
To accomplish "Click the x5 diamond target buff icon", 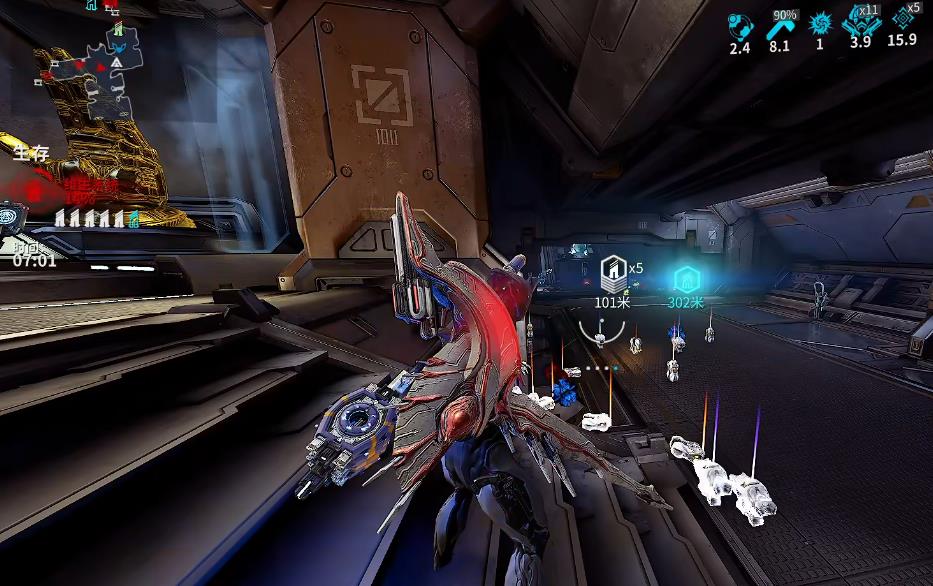I will pyautogui.click(x=902, y=18).
